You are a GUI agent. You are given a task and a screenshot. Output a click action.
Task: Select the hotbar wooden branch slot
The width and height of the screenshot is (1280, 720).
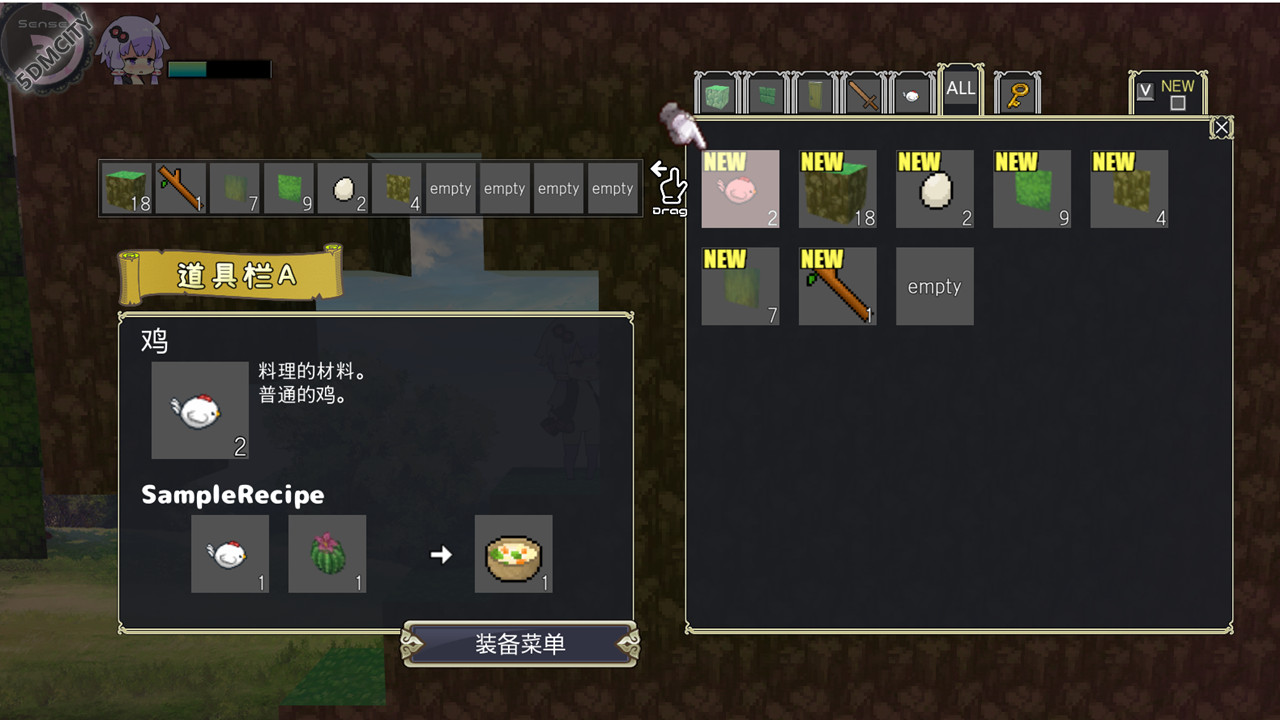pyautogui.click(x=181, y=189)
